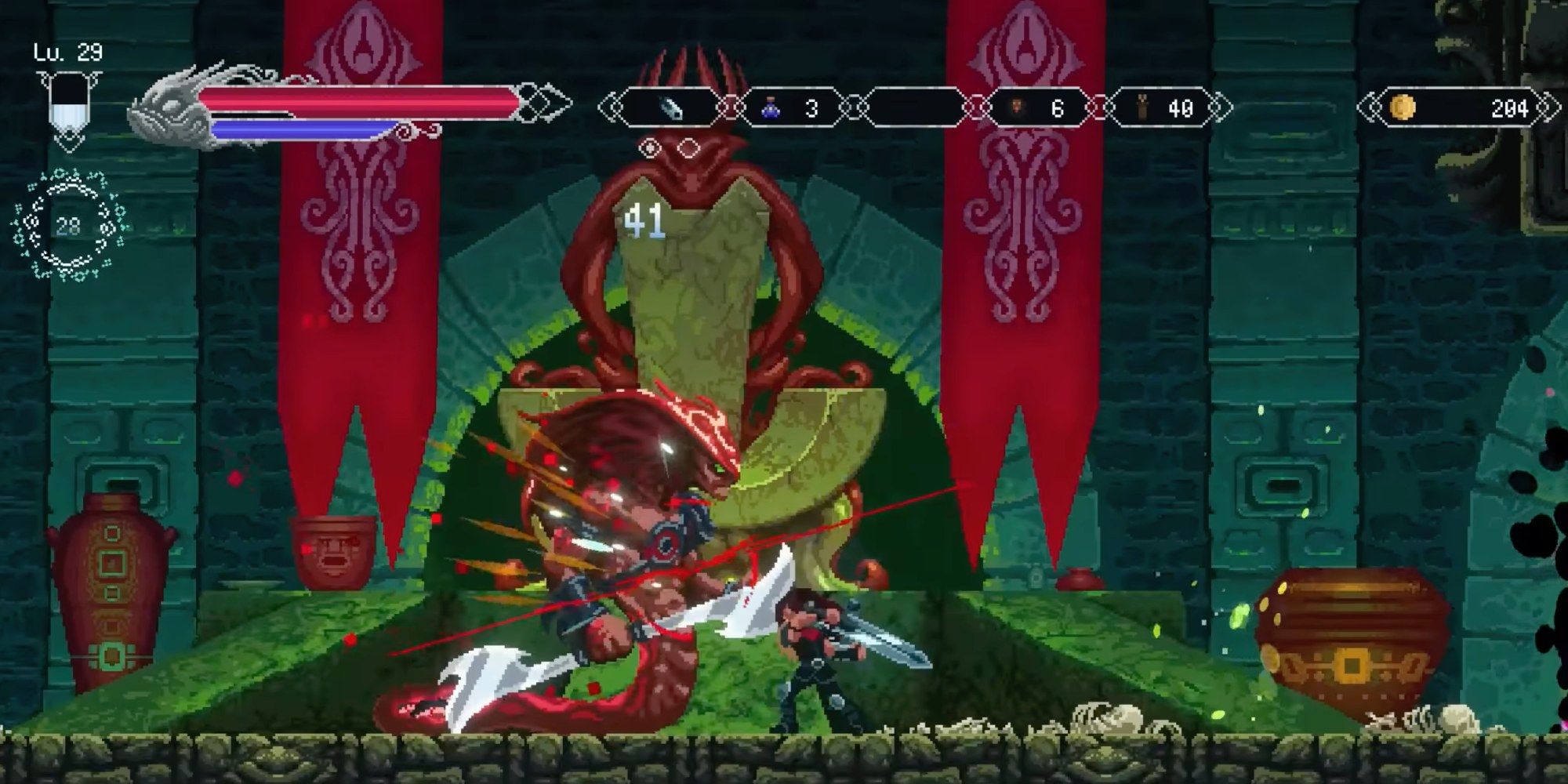Expand the right chevron next to the totem counter
1568x784 pixels.
point(1220,106)
